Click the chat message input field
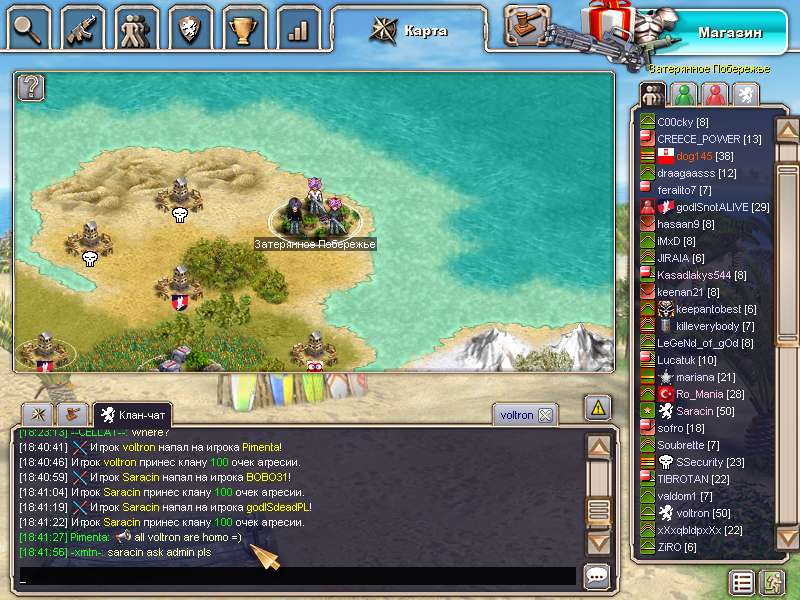800x600 pixels. [x=296, y=576]
